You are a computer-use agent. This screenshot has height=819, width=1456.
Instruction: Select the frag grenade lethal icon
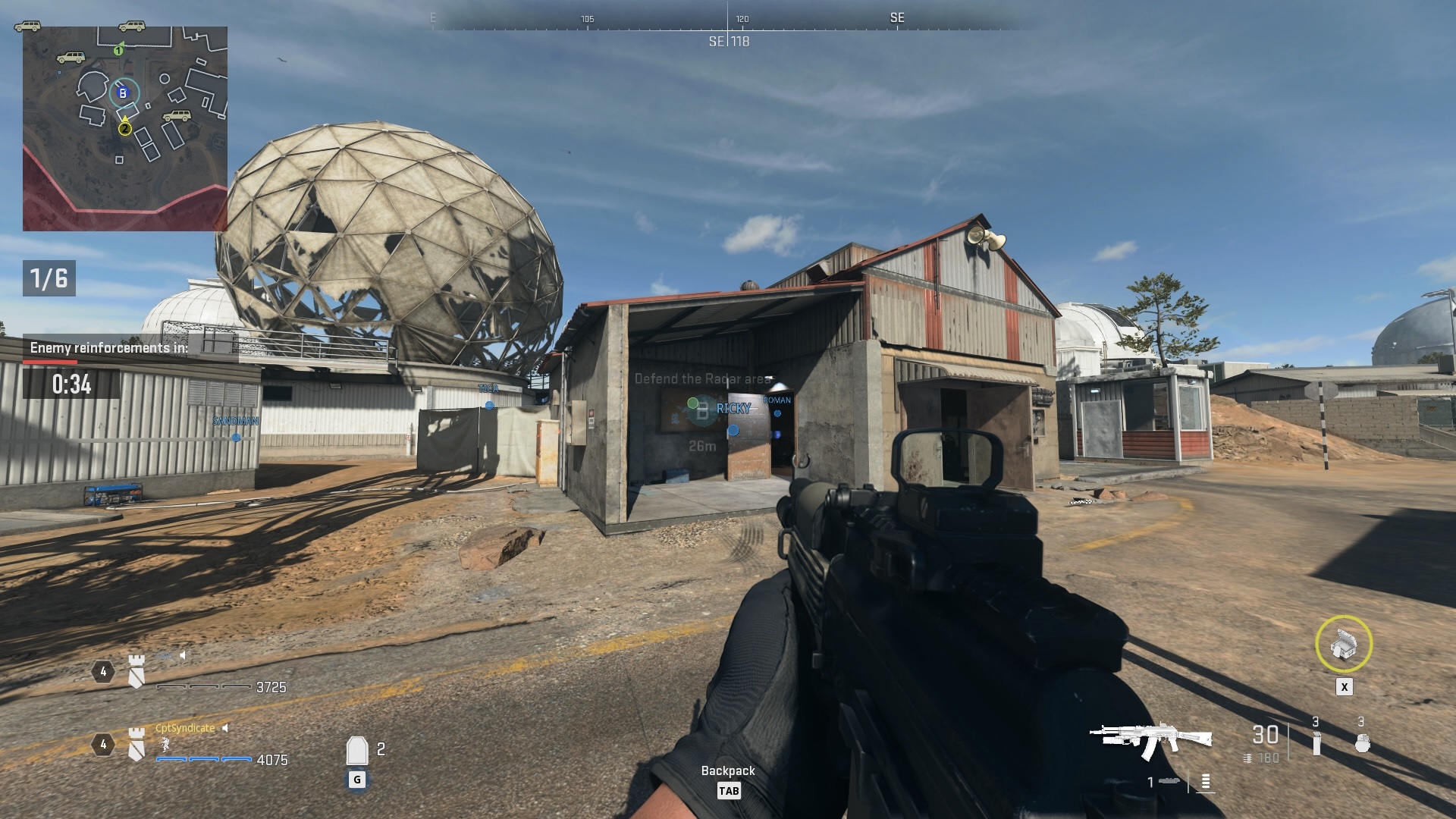click(1362, 743)
